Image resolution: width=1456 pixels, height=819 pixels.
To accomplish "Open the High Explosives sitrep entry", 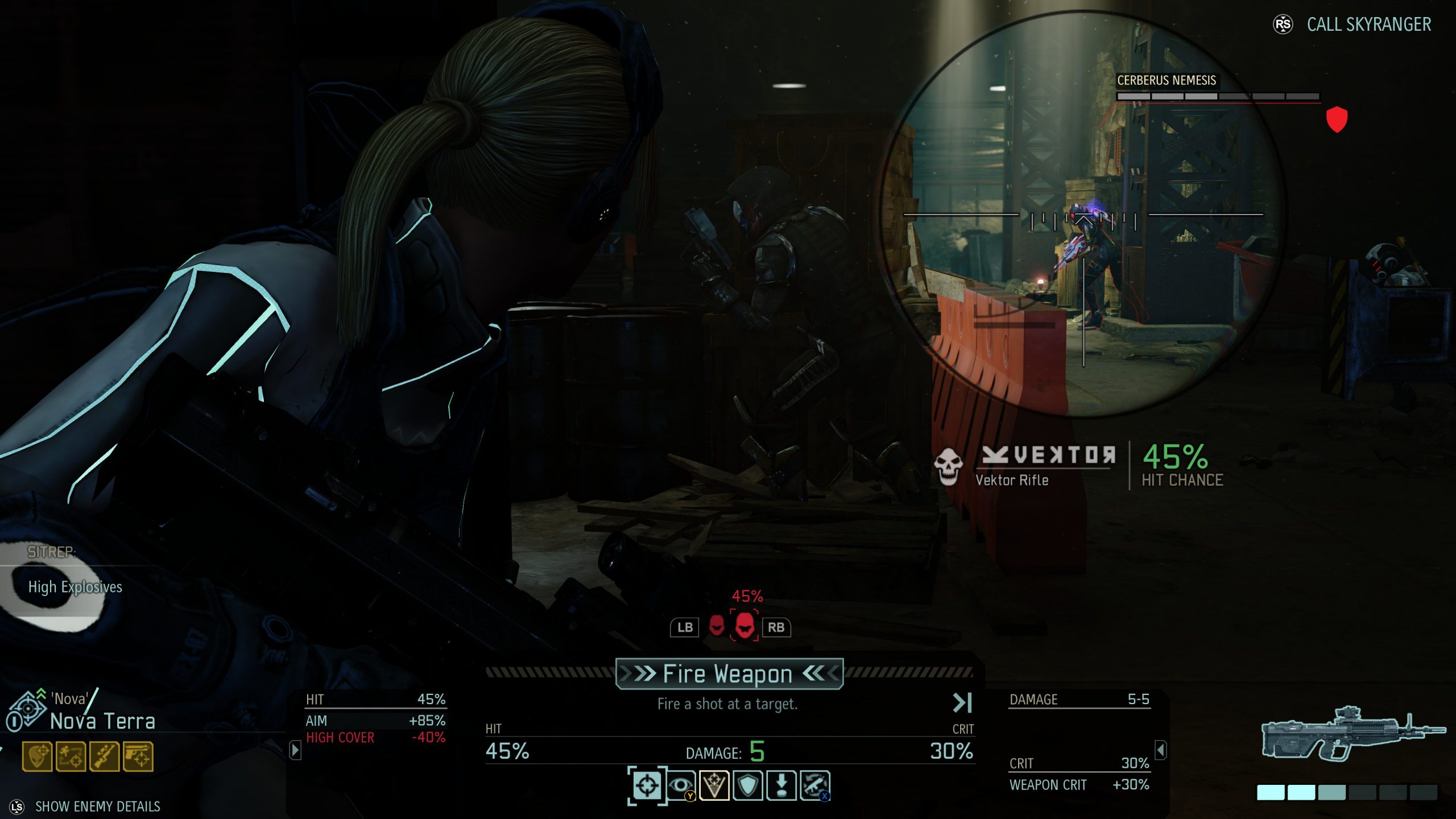I will coord(75,587).
